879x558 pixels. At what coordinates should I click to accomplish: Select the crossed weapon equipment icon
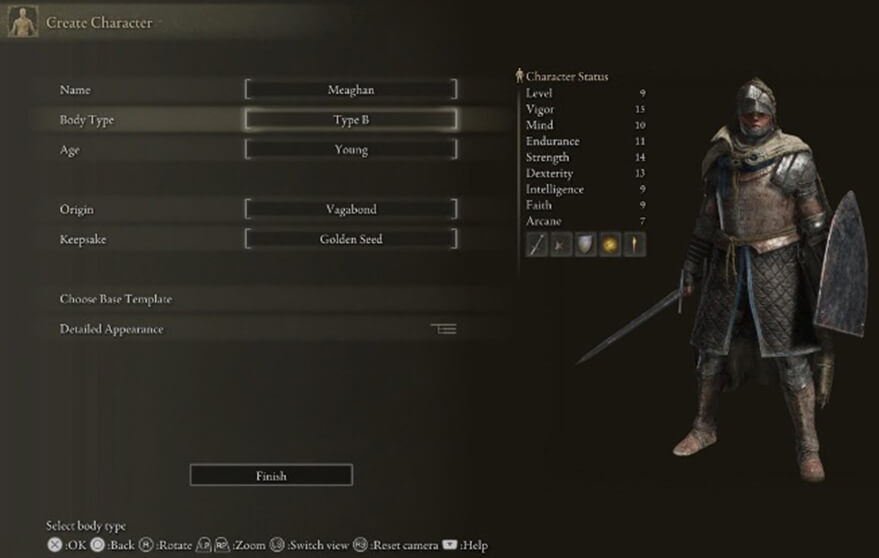coord(561,245)
